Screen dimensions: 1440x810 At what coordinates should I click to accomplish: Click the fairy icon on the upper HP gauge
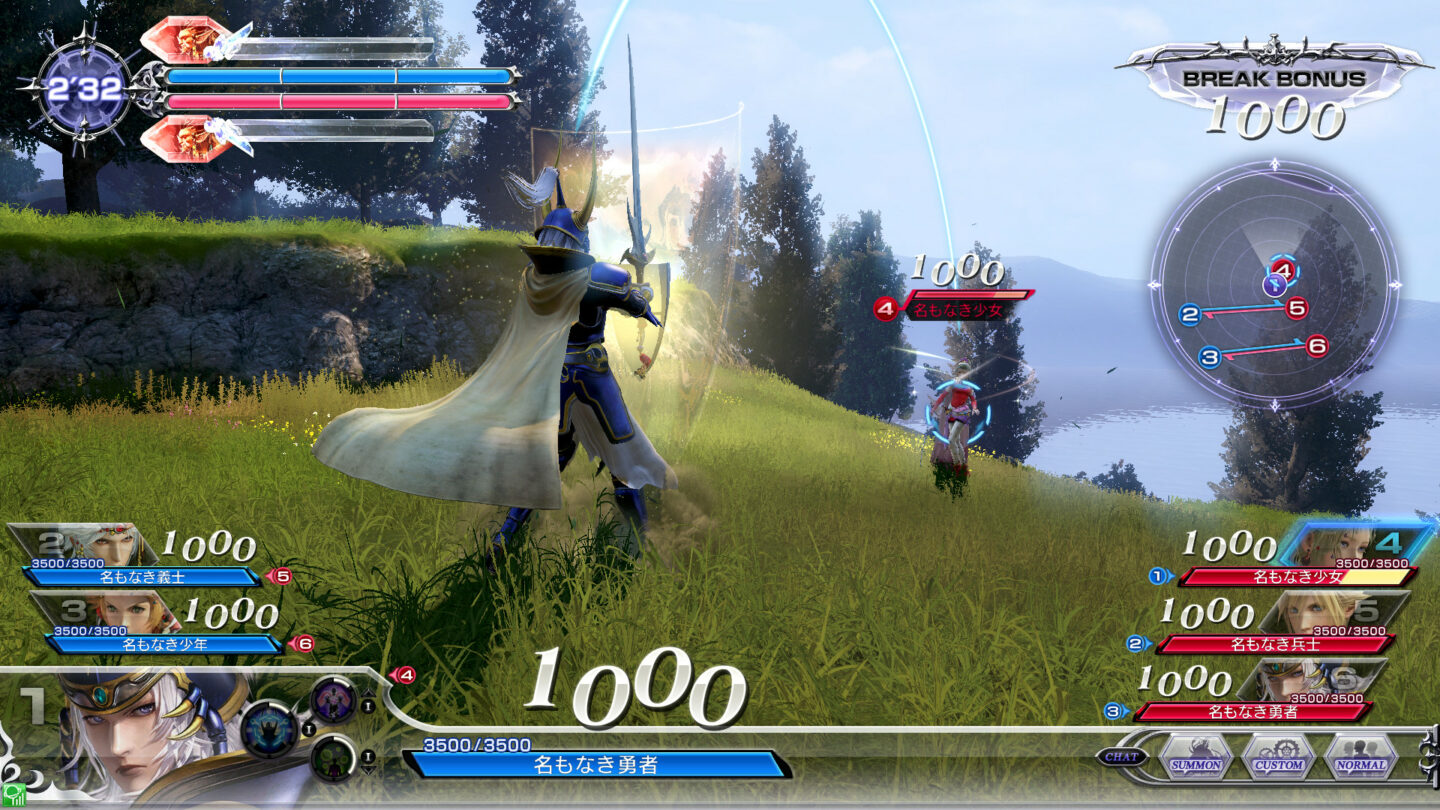(225, 46)
